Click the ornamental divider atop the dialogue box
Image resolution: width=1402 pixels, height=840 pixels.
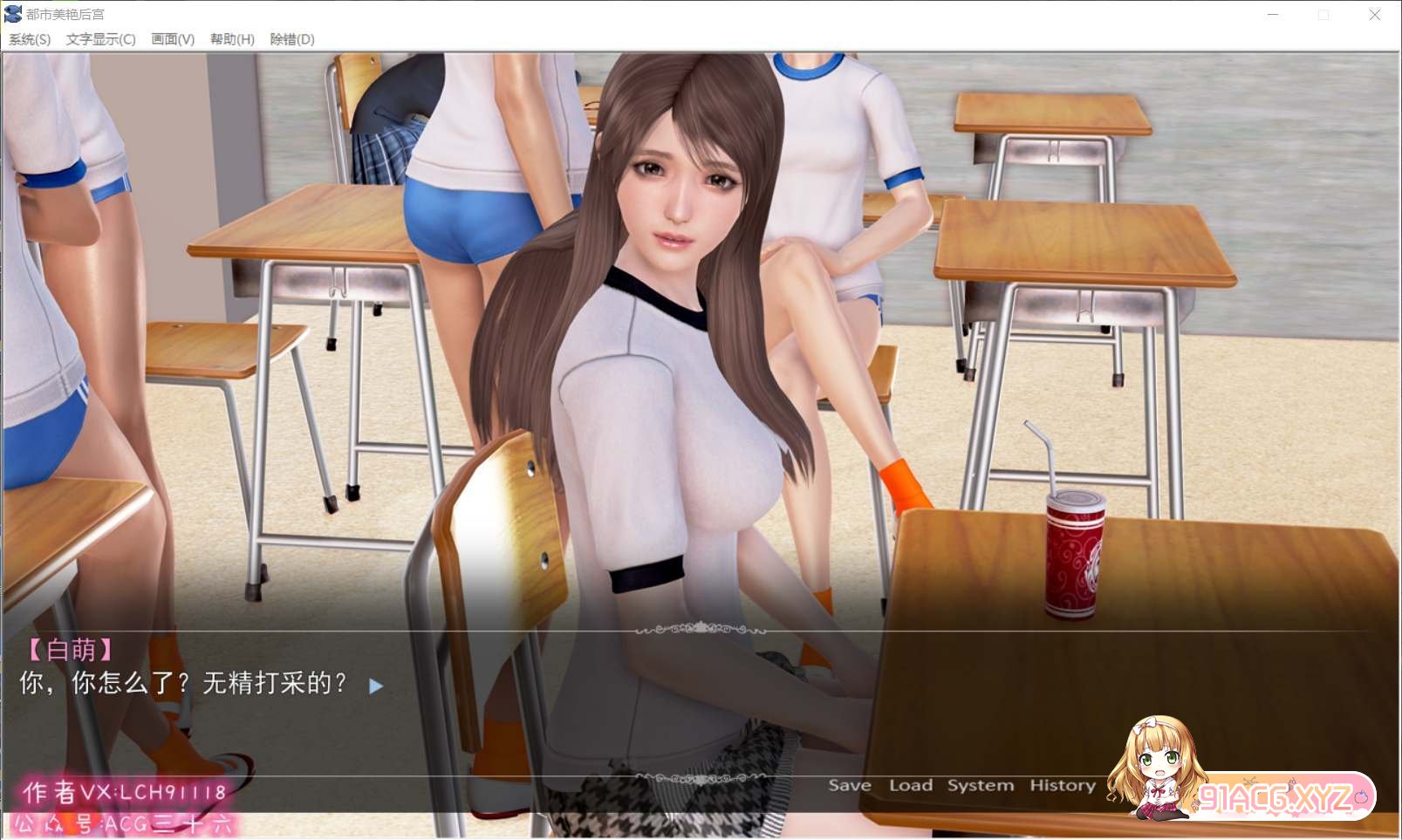point(700,626)
